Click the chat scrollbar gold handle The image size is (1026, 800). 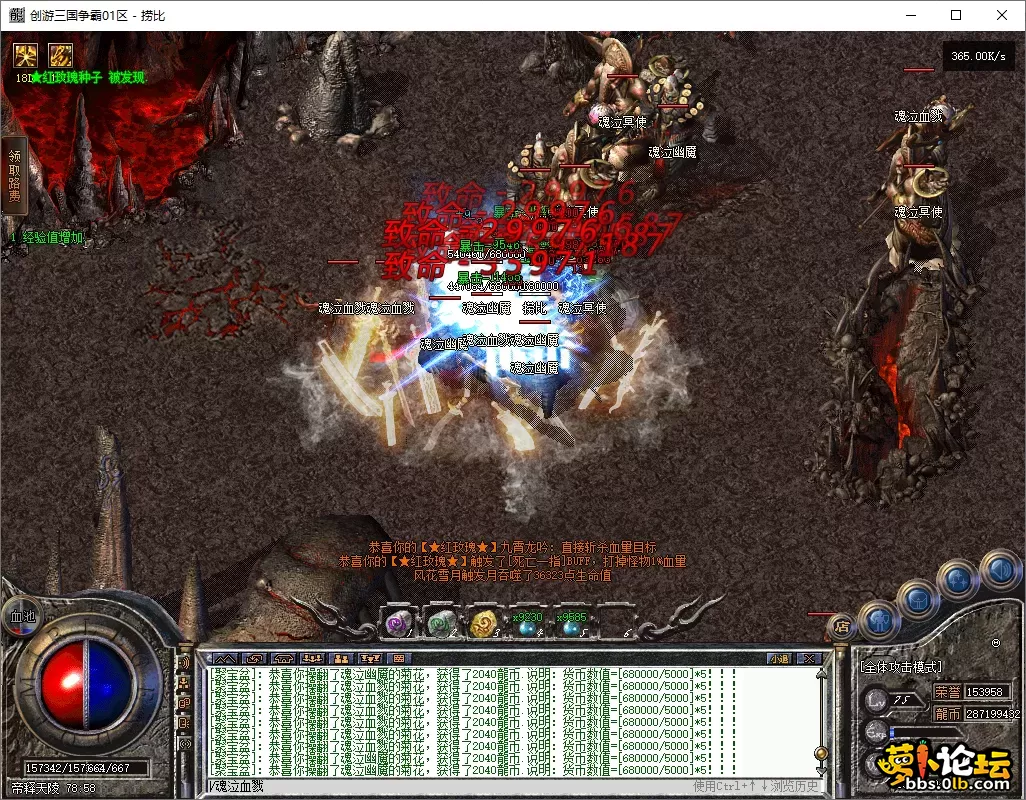[821, 753]
